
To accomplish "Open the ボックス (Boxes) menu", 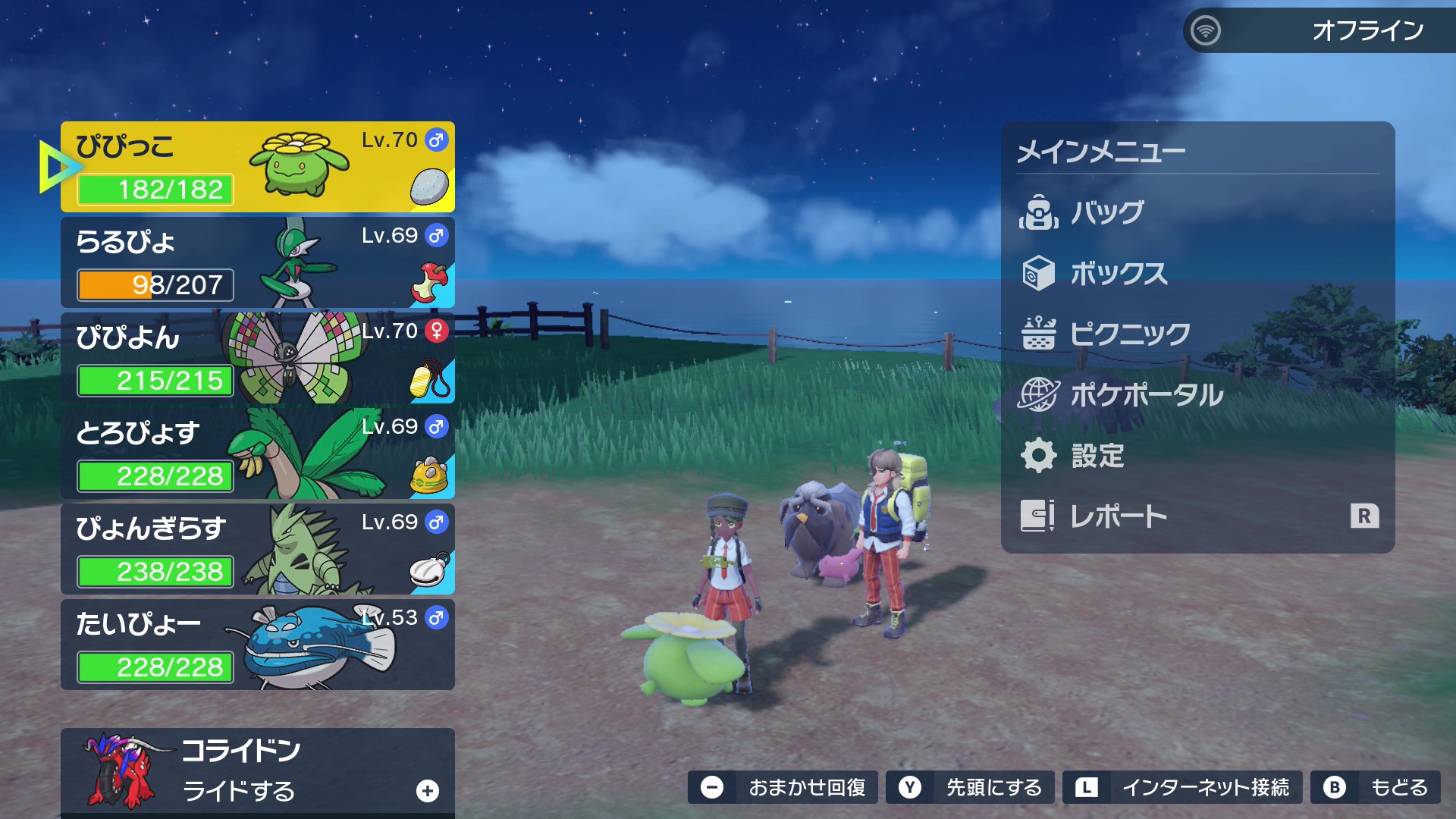I will click(x=1119, y=274).
